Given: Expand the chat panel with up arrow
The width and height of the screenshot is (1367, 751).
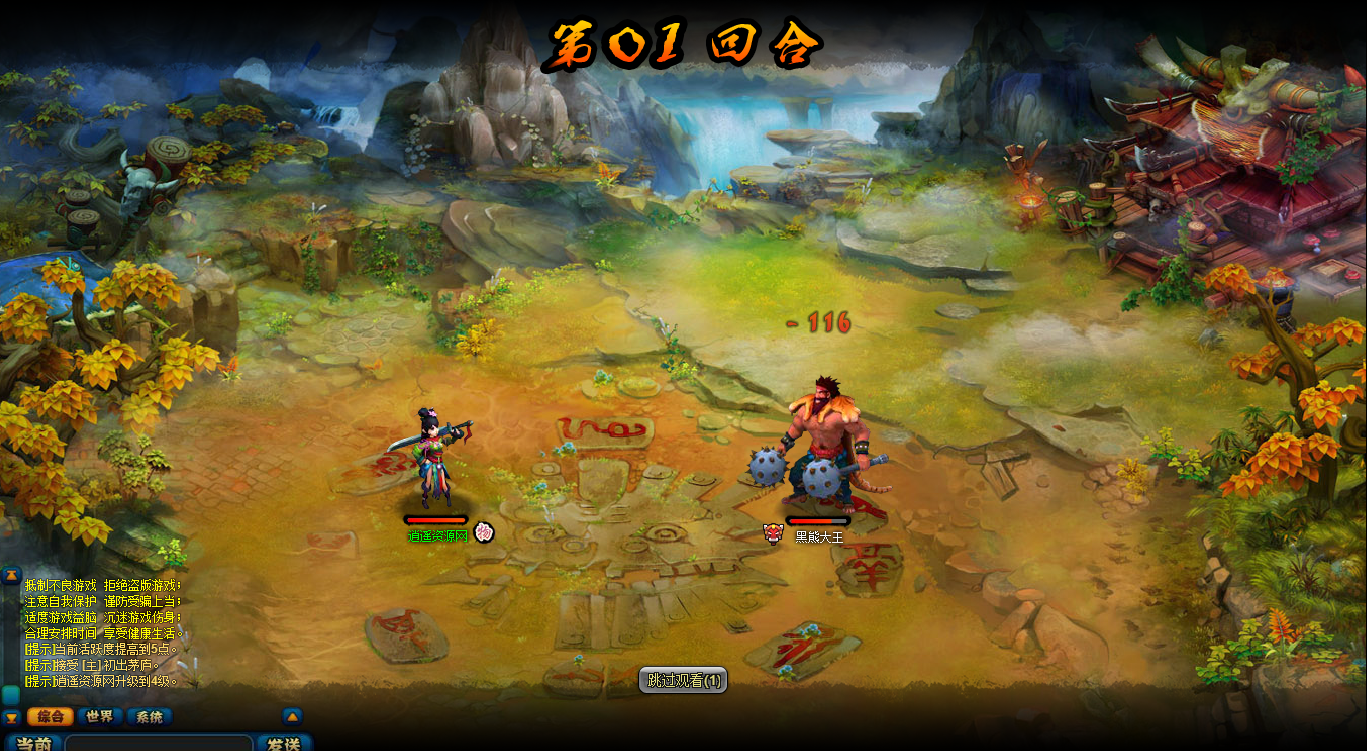Looking at the screenshot, I should pos(292,716).
